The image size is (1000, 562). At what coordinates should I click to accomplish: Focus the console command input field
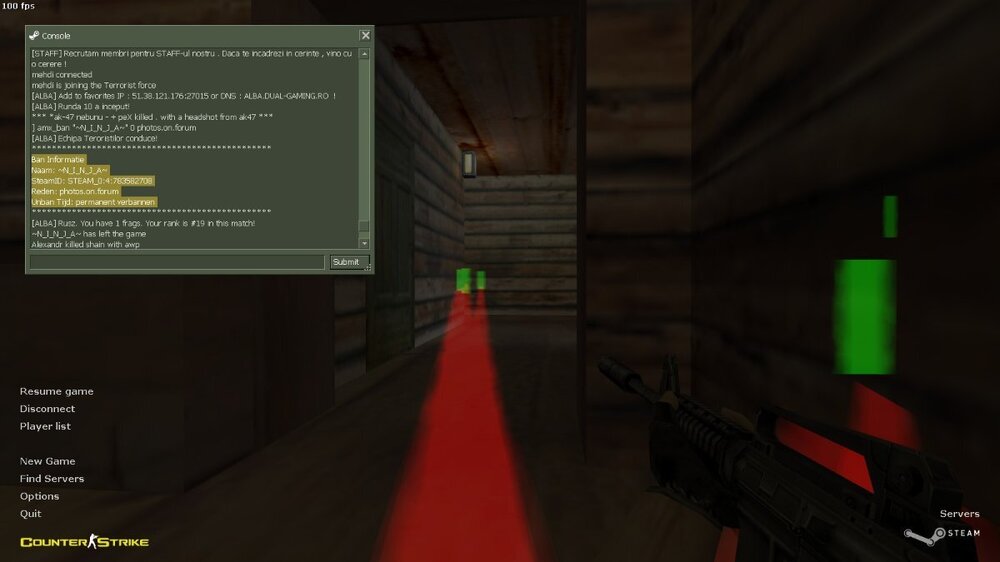(177, 262)
